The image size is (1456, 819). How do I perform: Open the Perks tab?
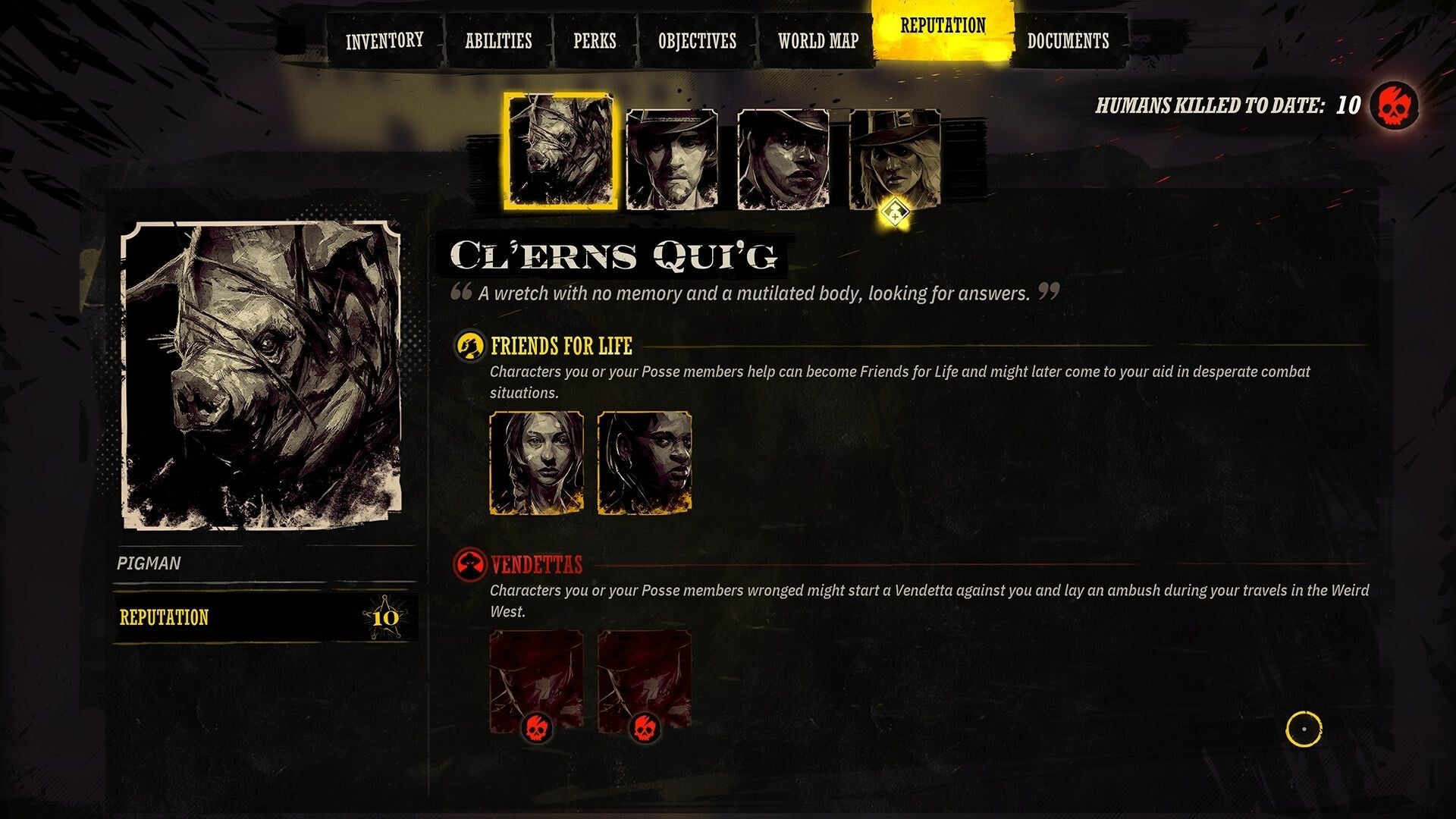[x=595, y=42]
